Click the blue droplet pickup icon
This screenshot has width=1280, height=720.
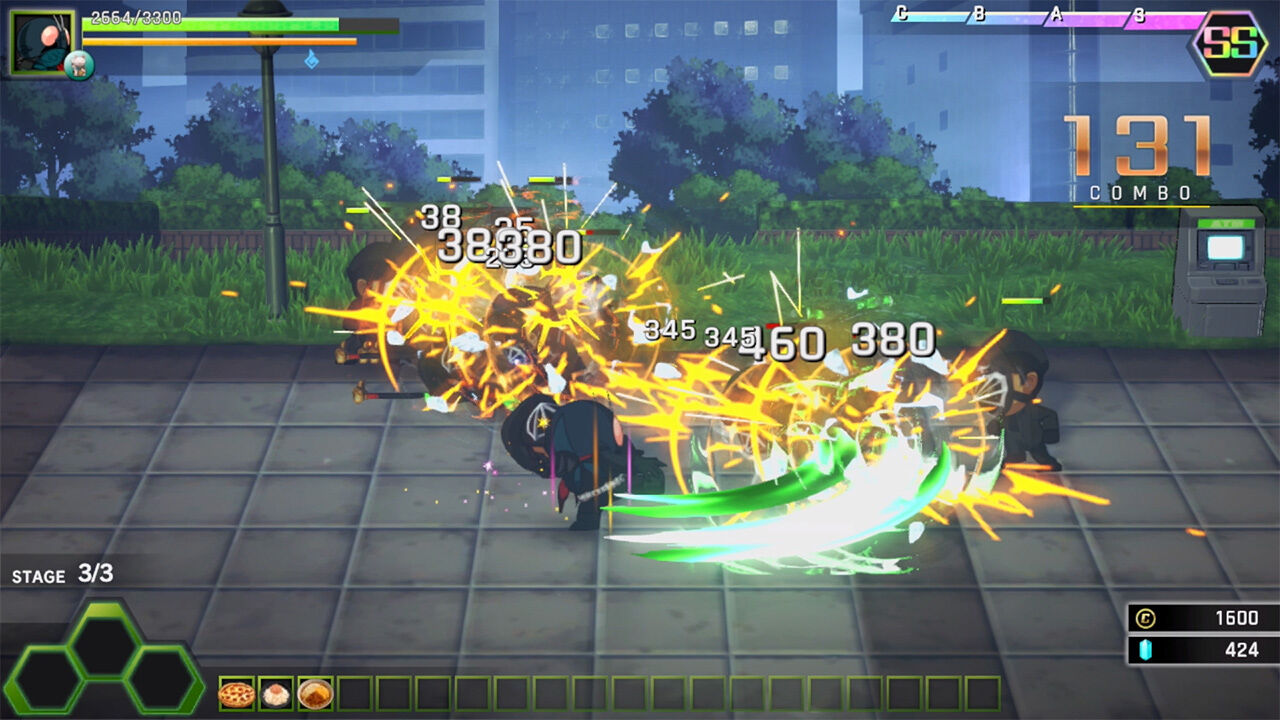tap(313, 62)
